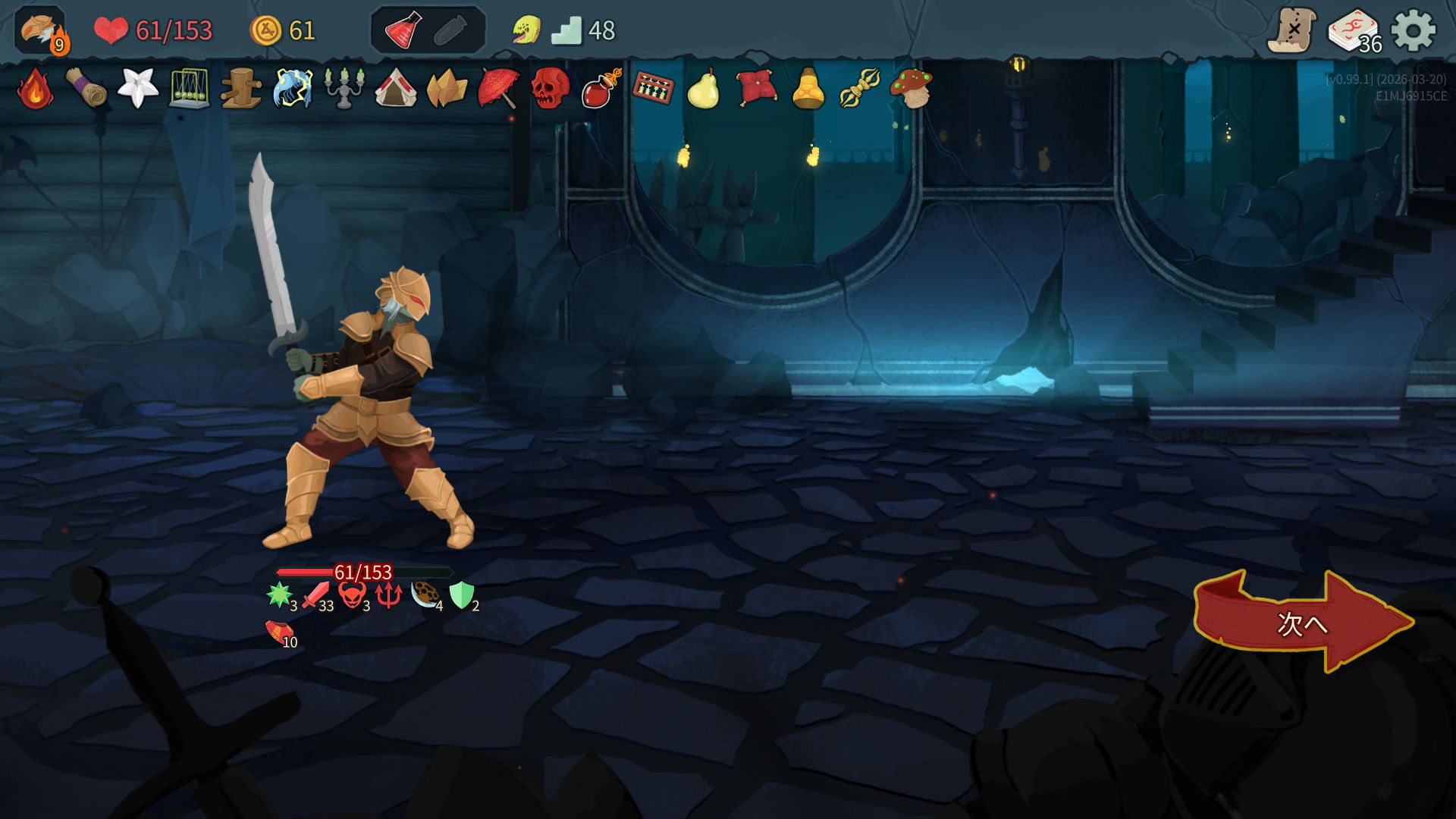Select the golden vajra relic
Image resolution: width=1456 pixels, height=819 pixels.
click(859, 89)
